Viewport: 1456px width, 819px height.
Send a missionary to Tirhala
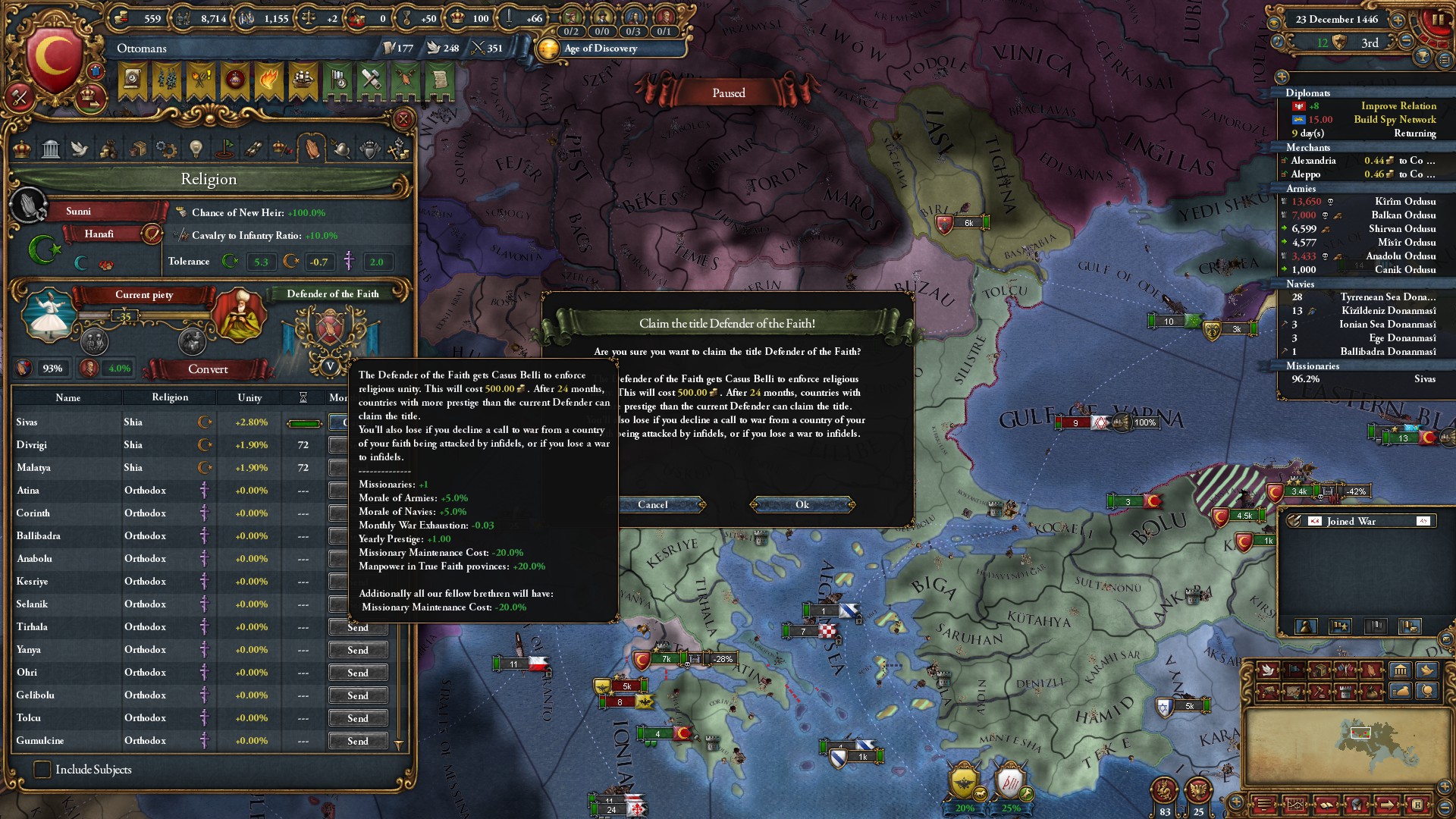coord(358,628)
